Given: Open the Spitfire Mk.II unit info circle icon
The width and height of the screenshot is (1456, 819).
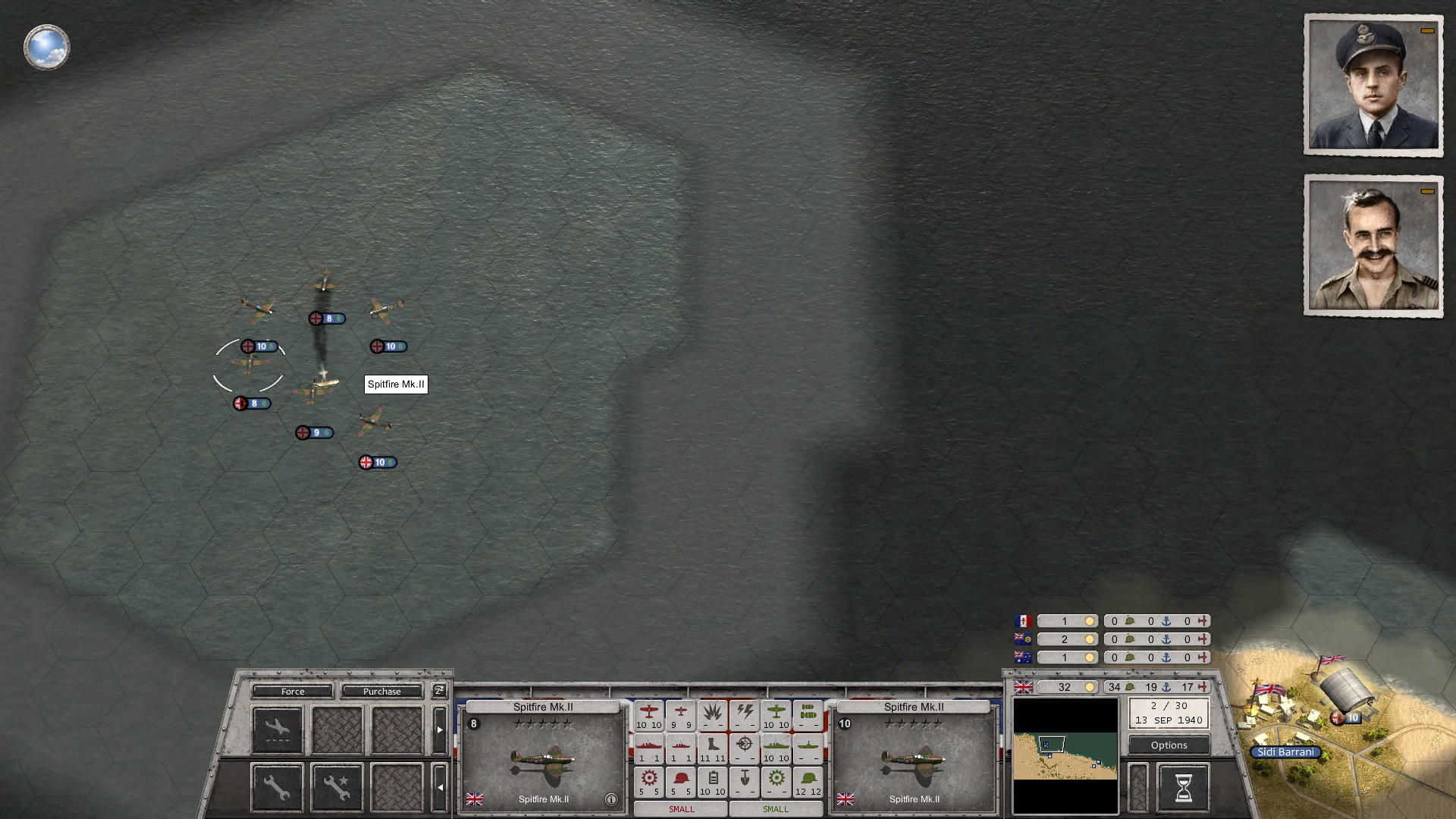Looking at the screenshot, I should [610, 798].
